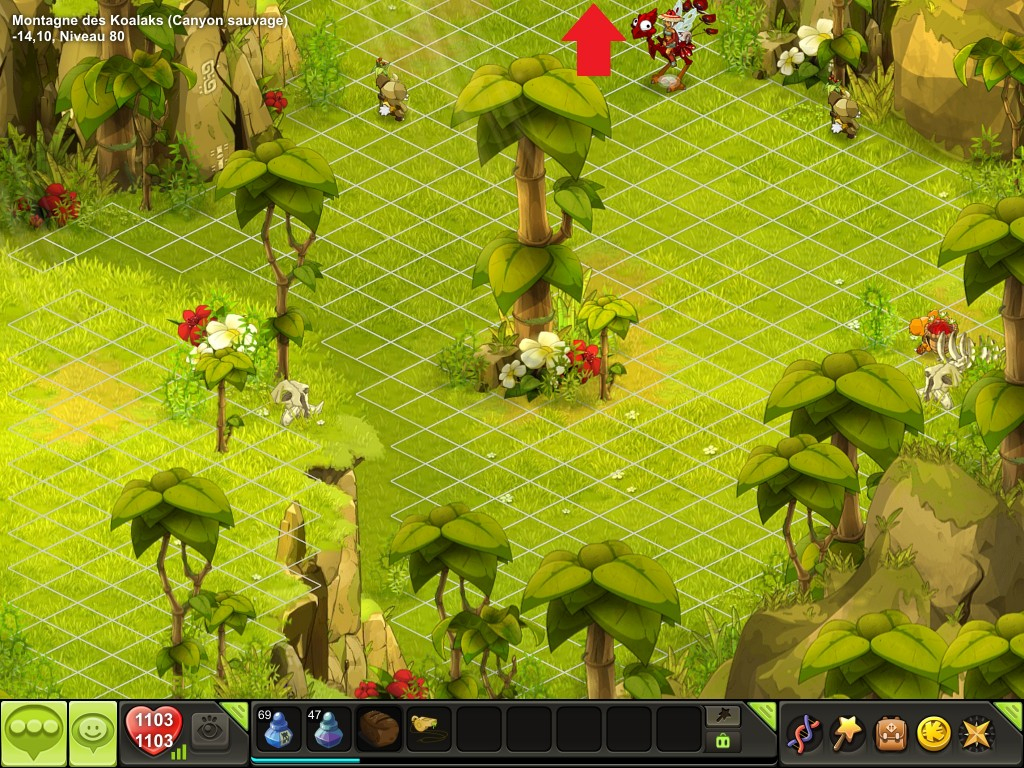Image resolution: width=1024 pixels, height=768 pixels.
Task: Use the whistle item in hotbar
Action: pyautogui.click(x=429, y=729)
